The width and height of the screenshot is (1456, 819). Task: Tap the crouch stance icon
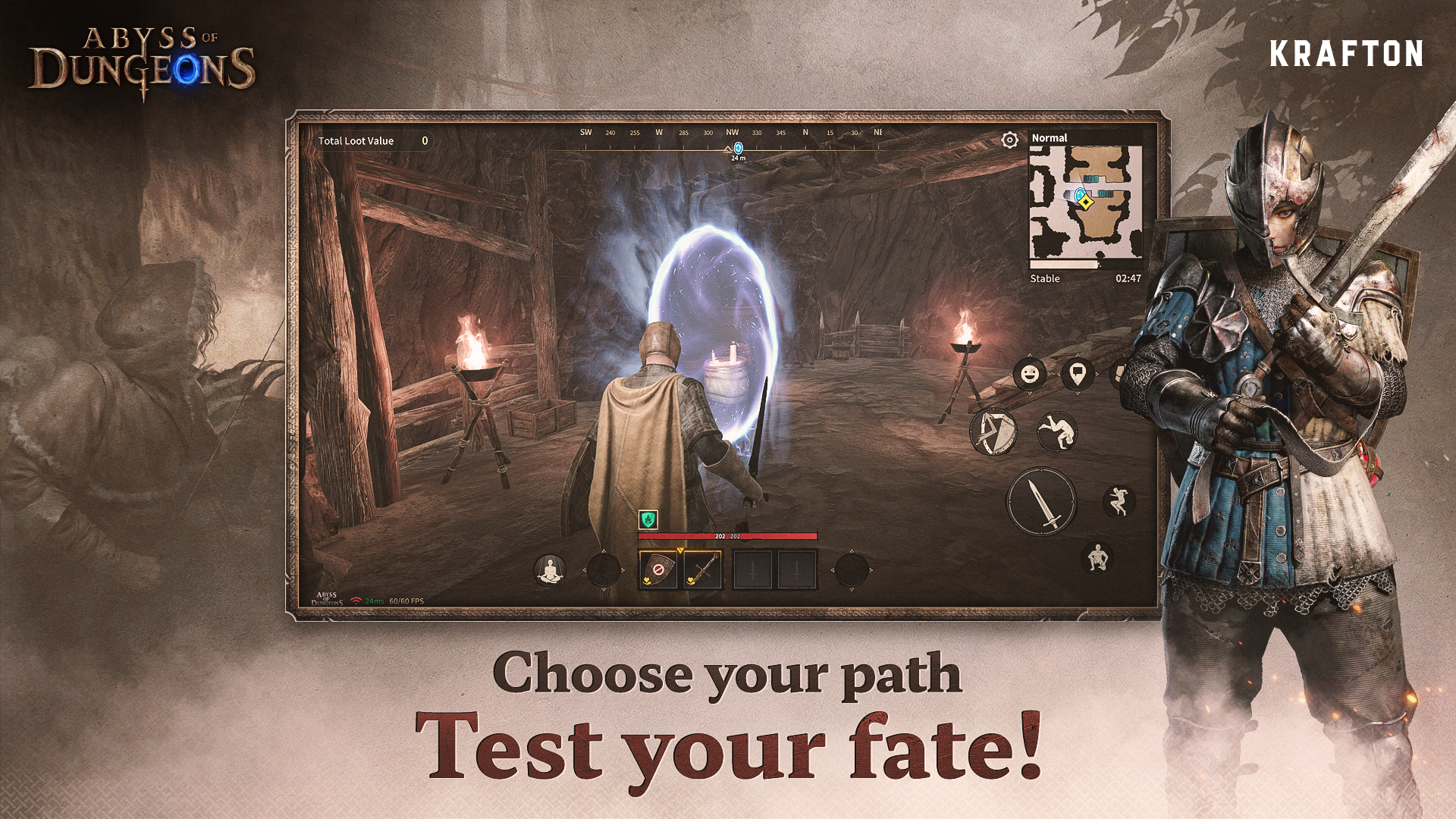pyautogui.click(x=1098, y=557)
